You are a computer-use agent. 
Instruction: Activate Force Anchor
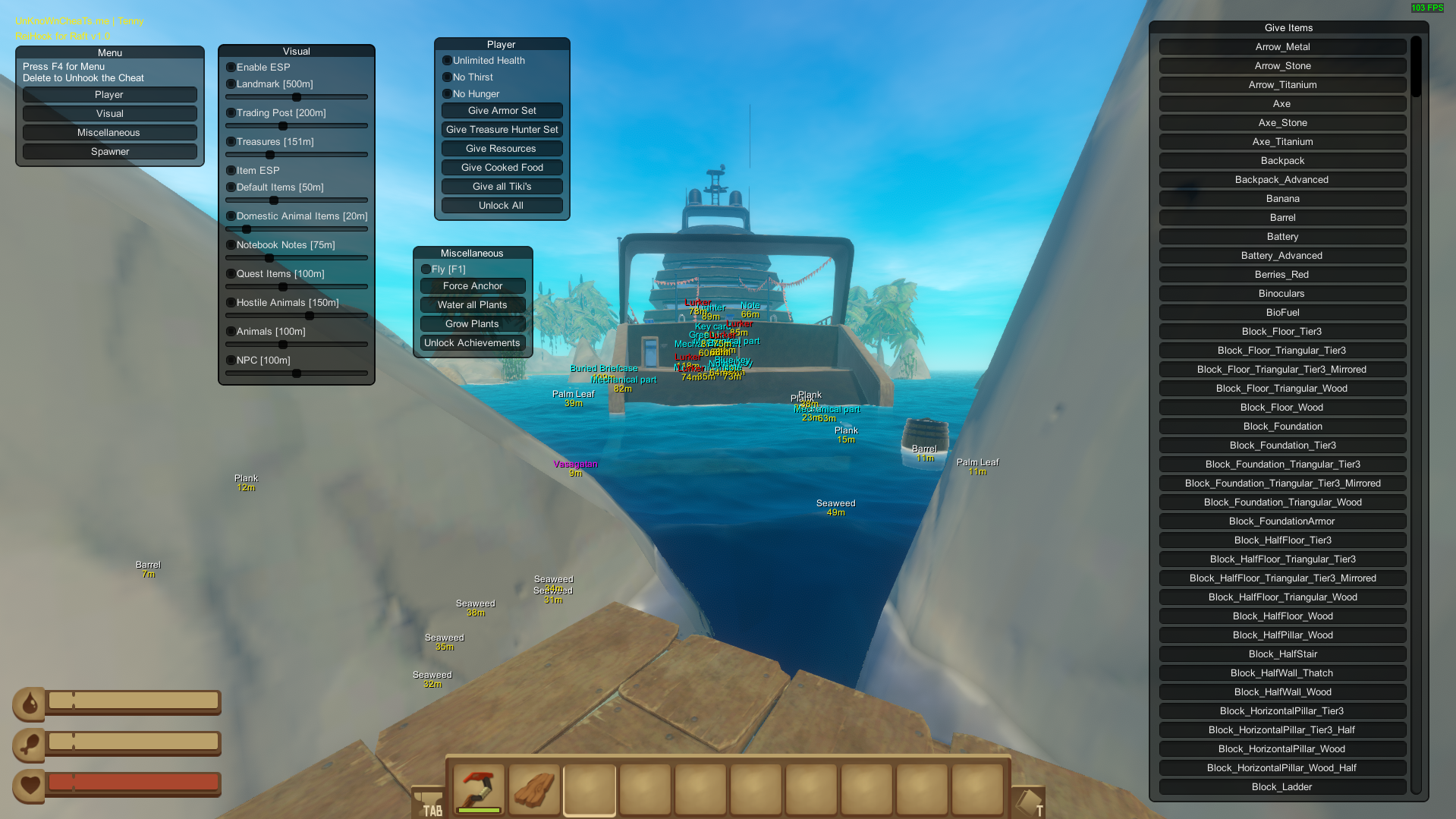pos(472,286)
